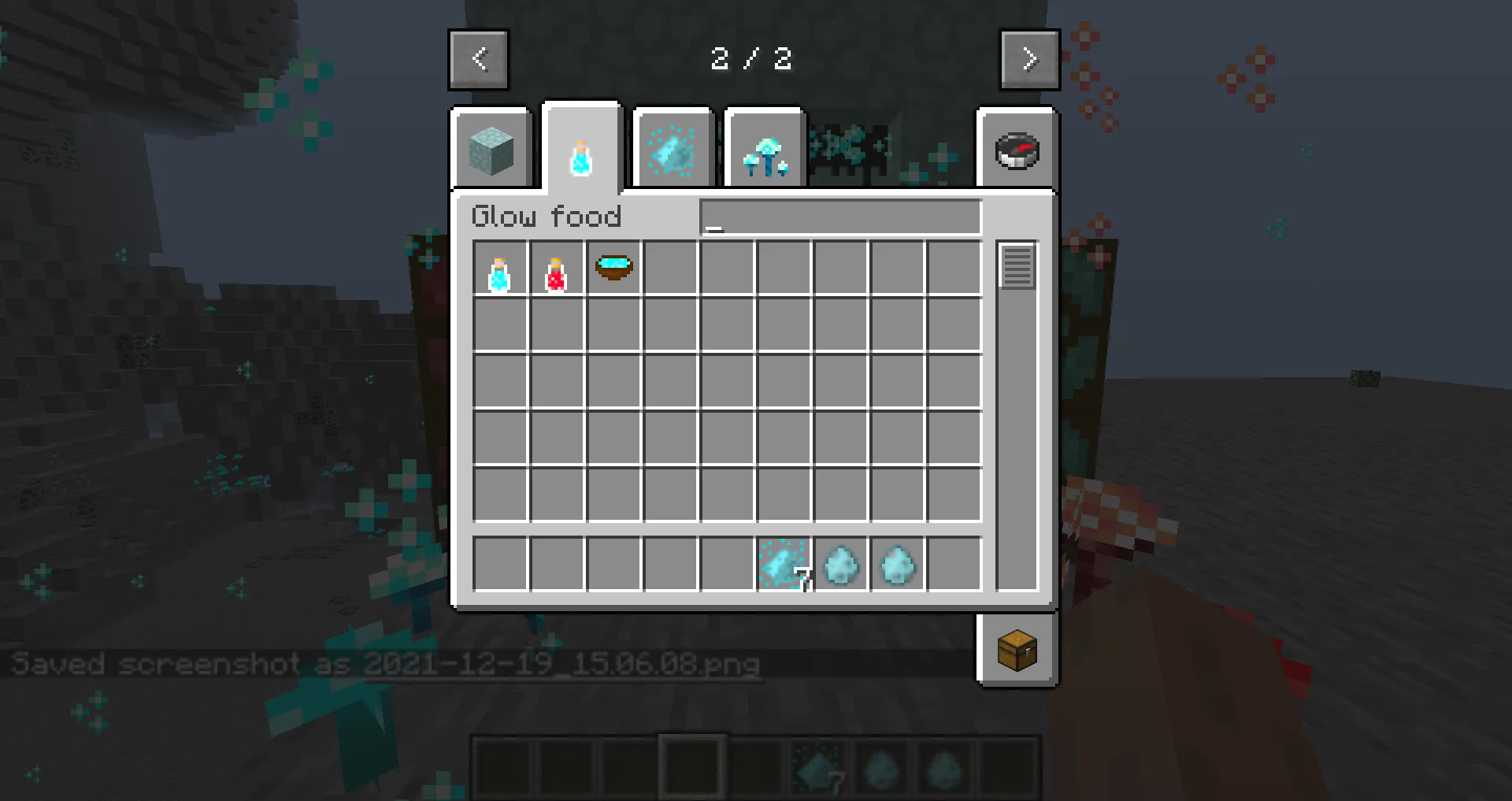This screenshot has width=1512, height=801.
Task: Select the glow mushrooms tab icon
Action: click(x=764, y=148)
